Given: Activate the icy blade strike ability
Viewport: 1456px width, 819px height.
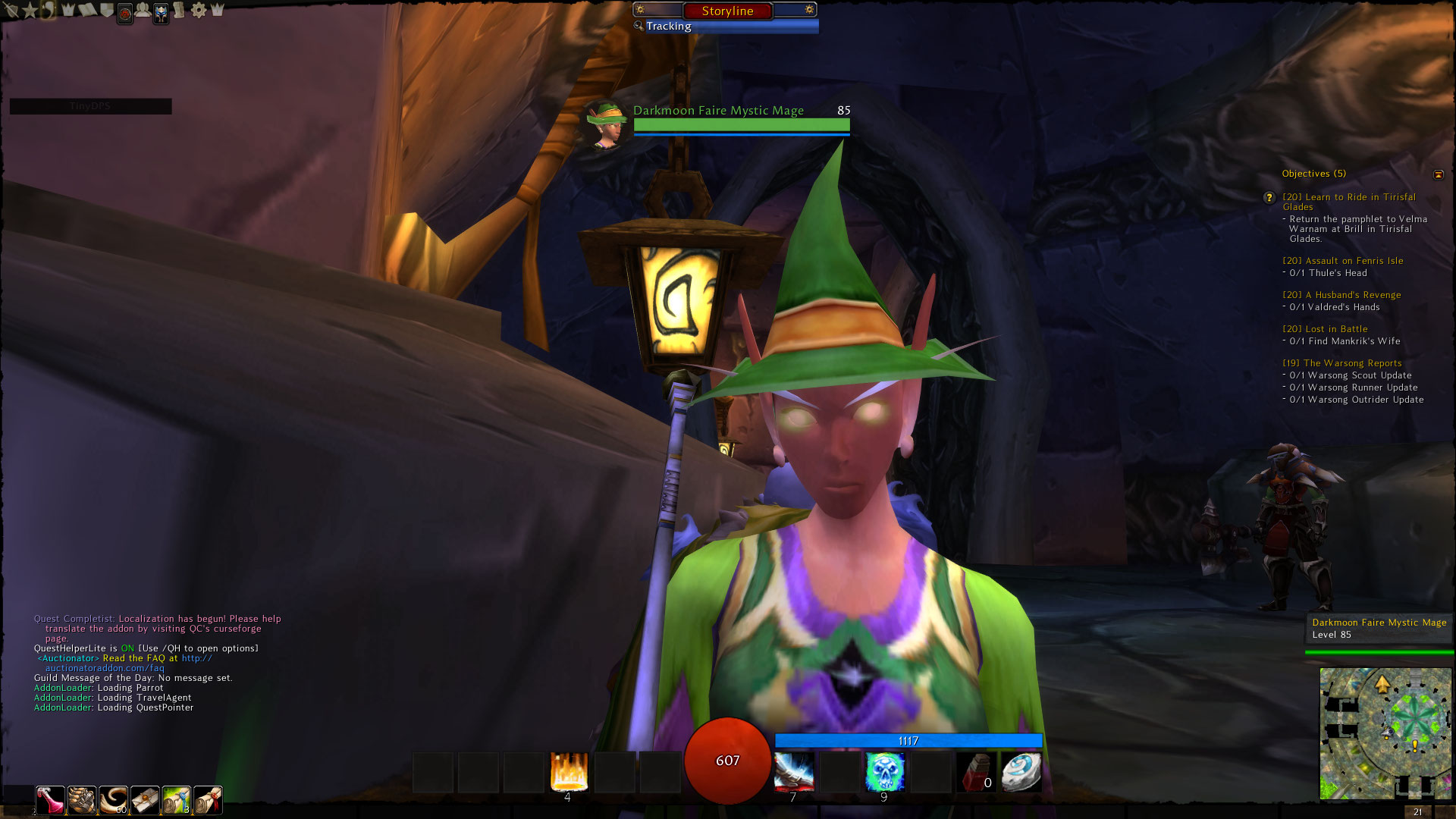Looking at the screenshot, I should (794, 772).
